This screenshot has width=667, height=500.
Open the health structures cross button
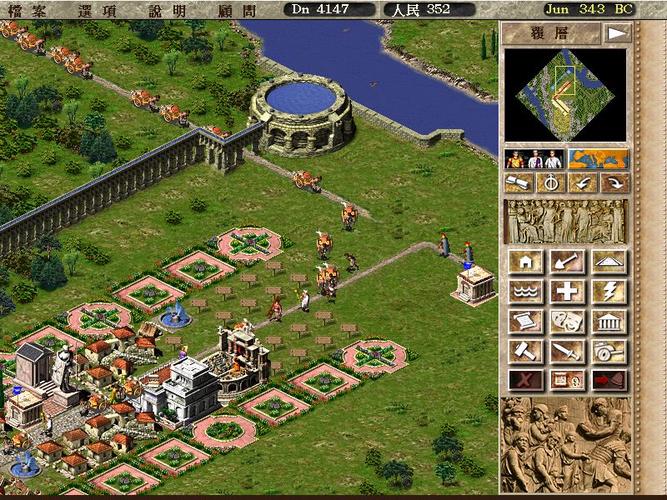(x=566, y=292)
